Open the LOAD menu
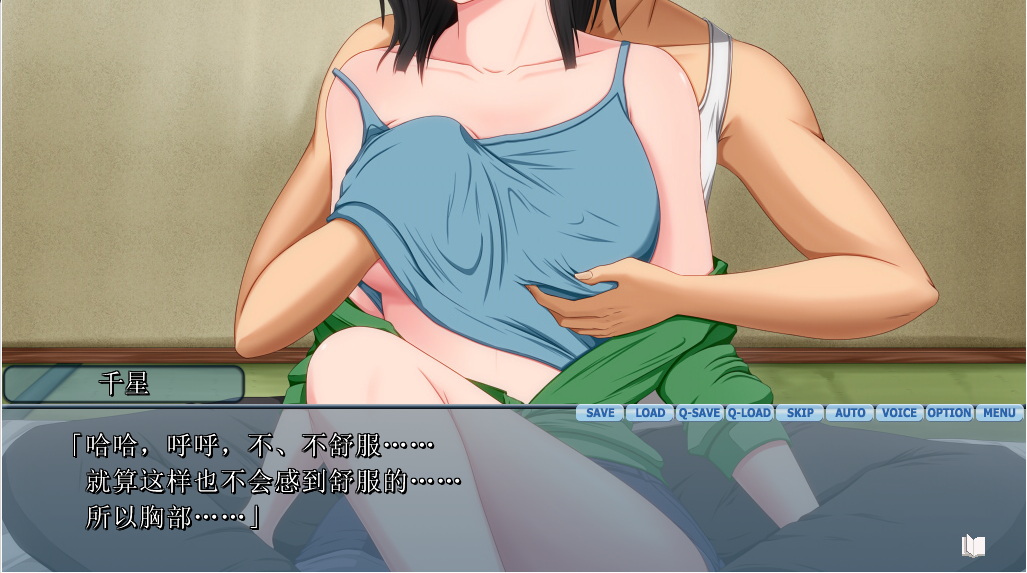Image resolution: width=1027 pixels, height=573 pixels. click(x=650, y=413)
